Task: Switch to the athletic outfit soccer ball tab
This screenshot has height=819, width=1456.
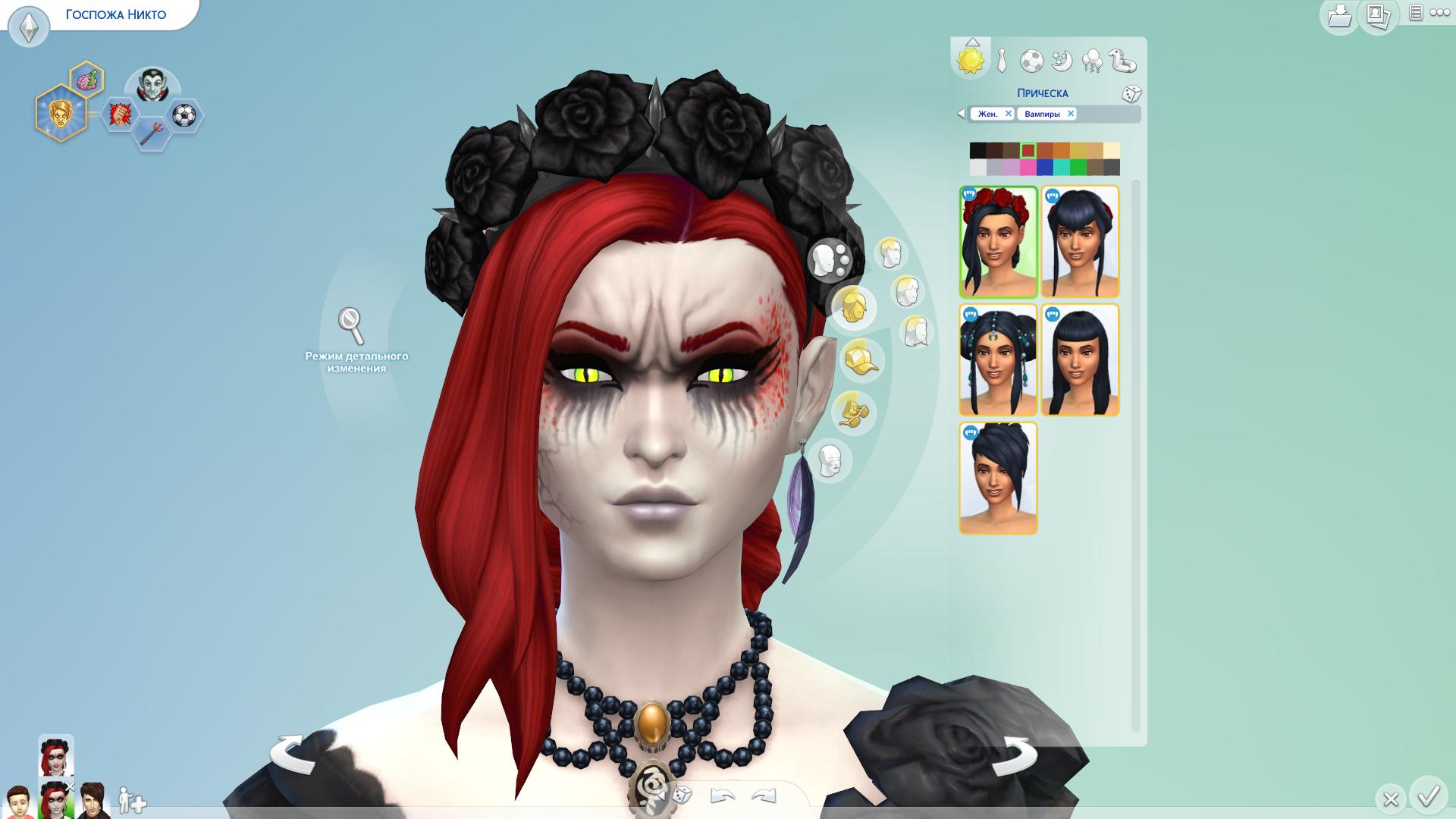Action: (1031, 61)
